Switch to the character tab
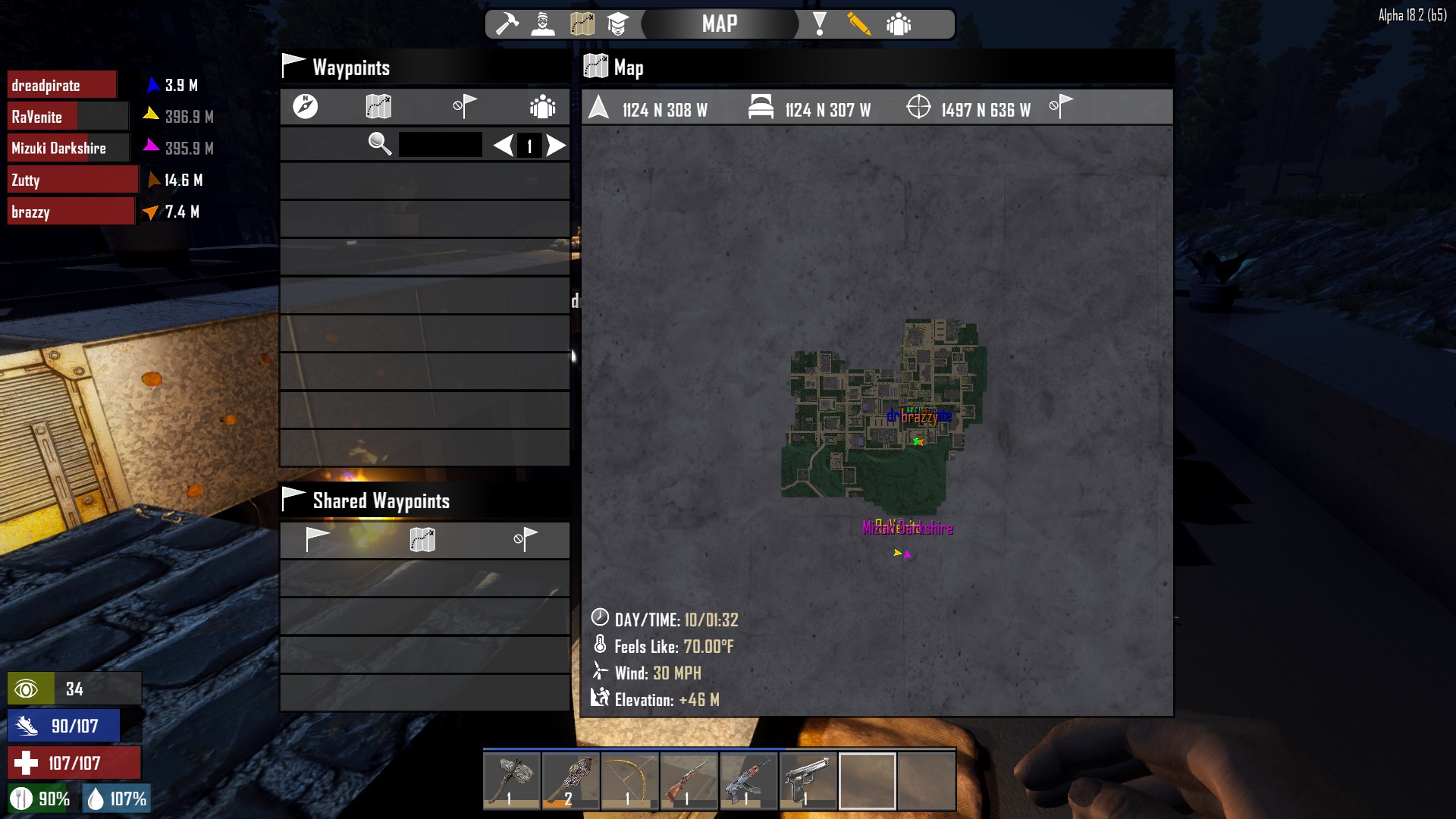The image size is (1456, 819). [543, 24]
